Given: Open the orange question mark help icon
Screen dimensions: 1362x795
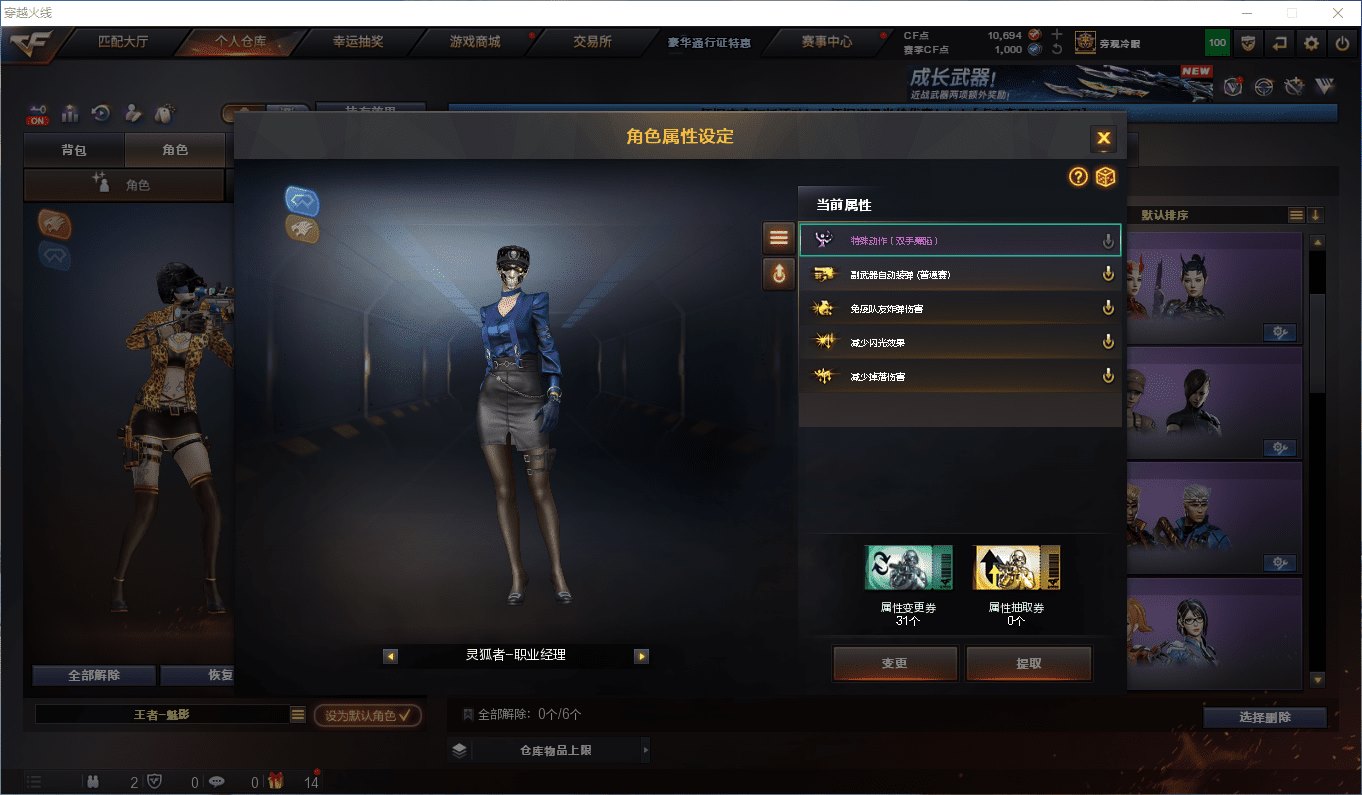Looking at the screenshot, I should [x=1078, y=177].
